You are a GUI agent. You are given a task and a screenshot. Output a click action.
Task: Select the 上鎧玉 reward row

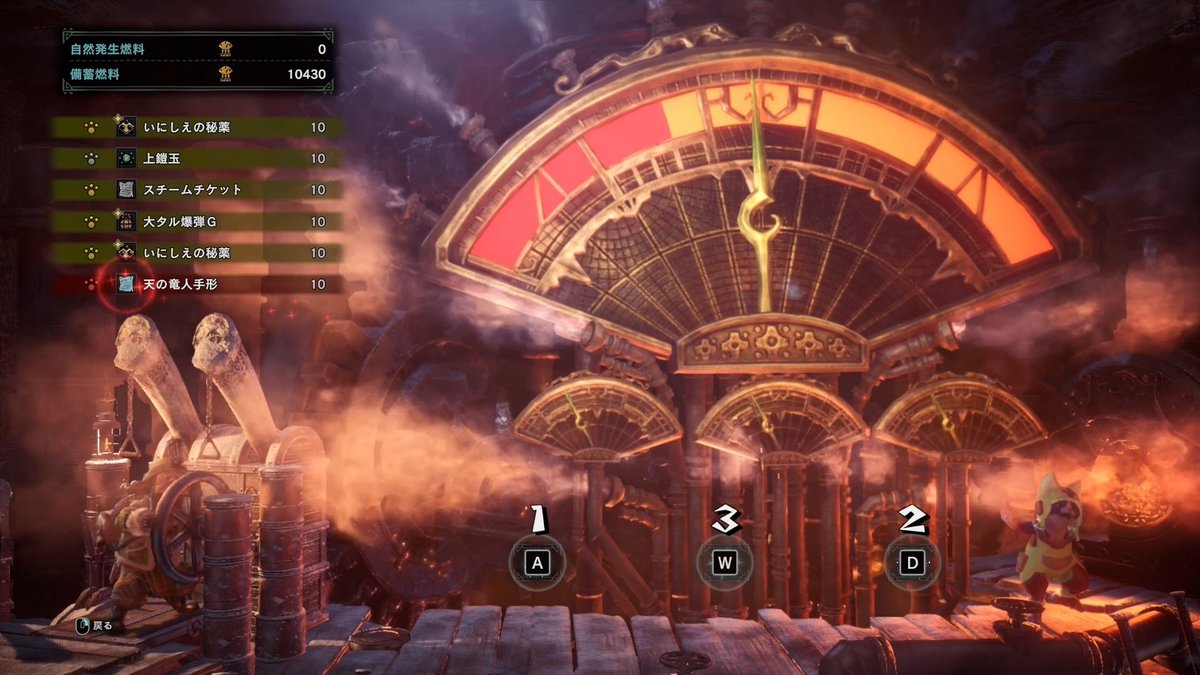click(198, 158)
